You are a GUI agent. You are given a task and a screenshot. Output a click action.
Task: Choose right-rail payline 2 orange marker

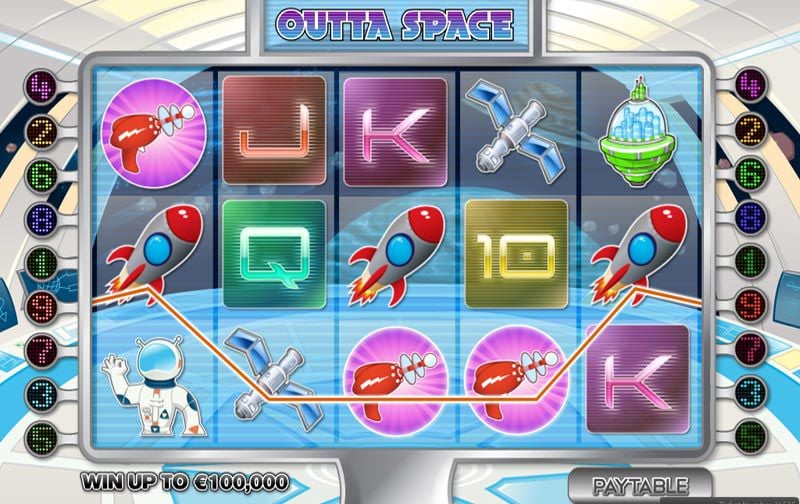(x=752, y=127)
